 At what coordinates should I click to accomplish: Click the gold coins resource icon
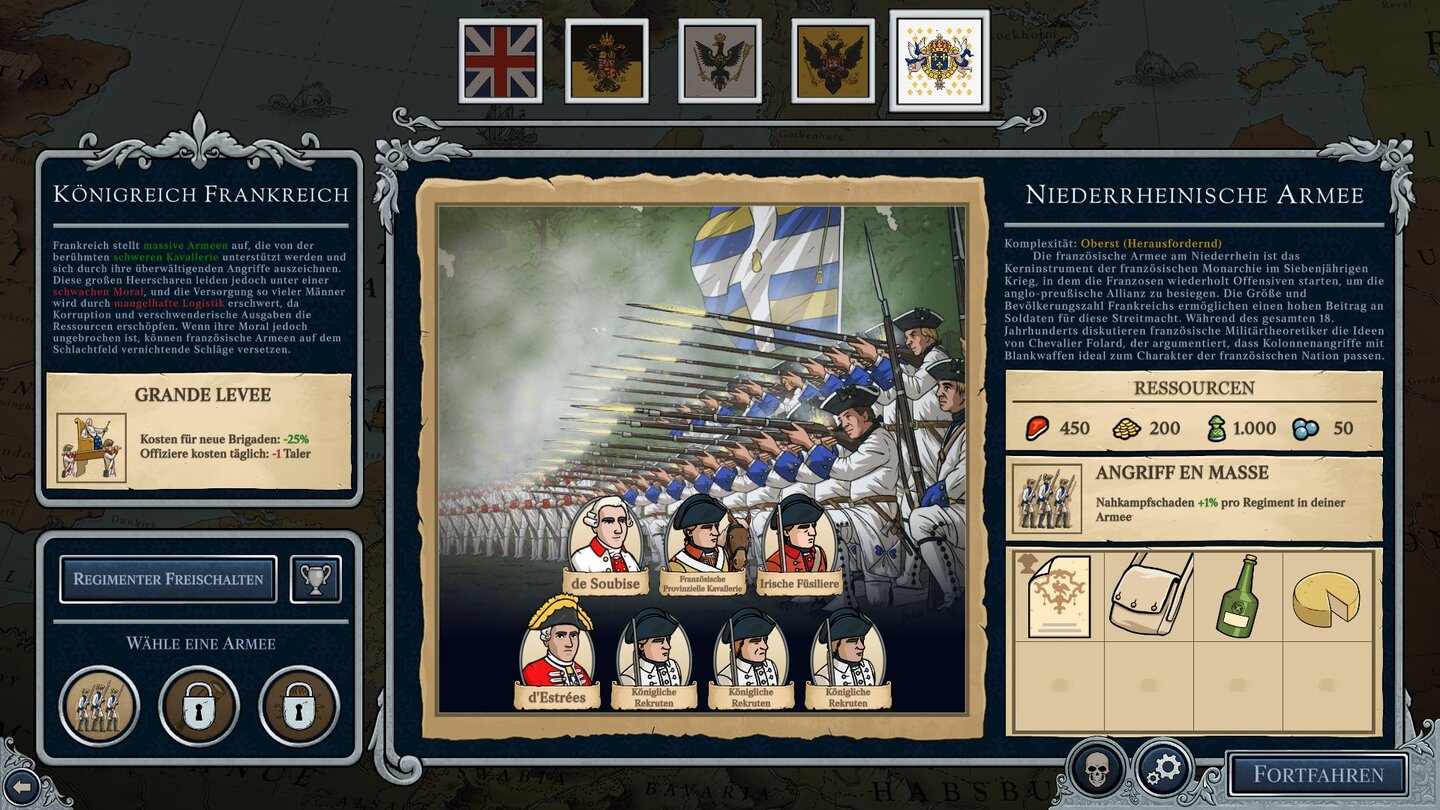[x=1125, y=428]
